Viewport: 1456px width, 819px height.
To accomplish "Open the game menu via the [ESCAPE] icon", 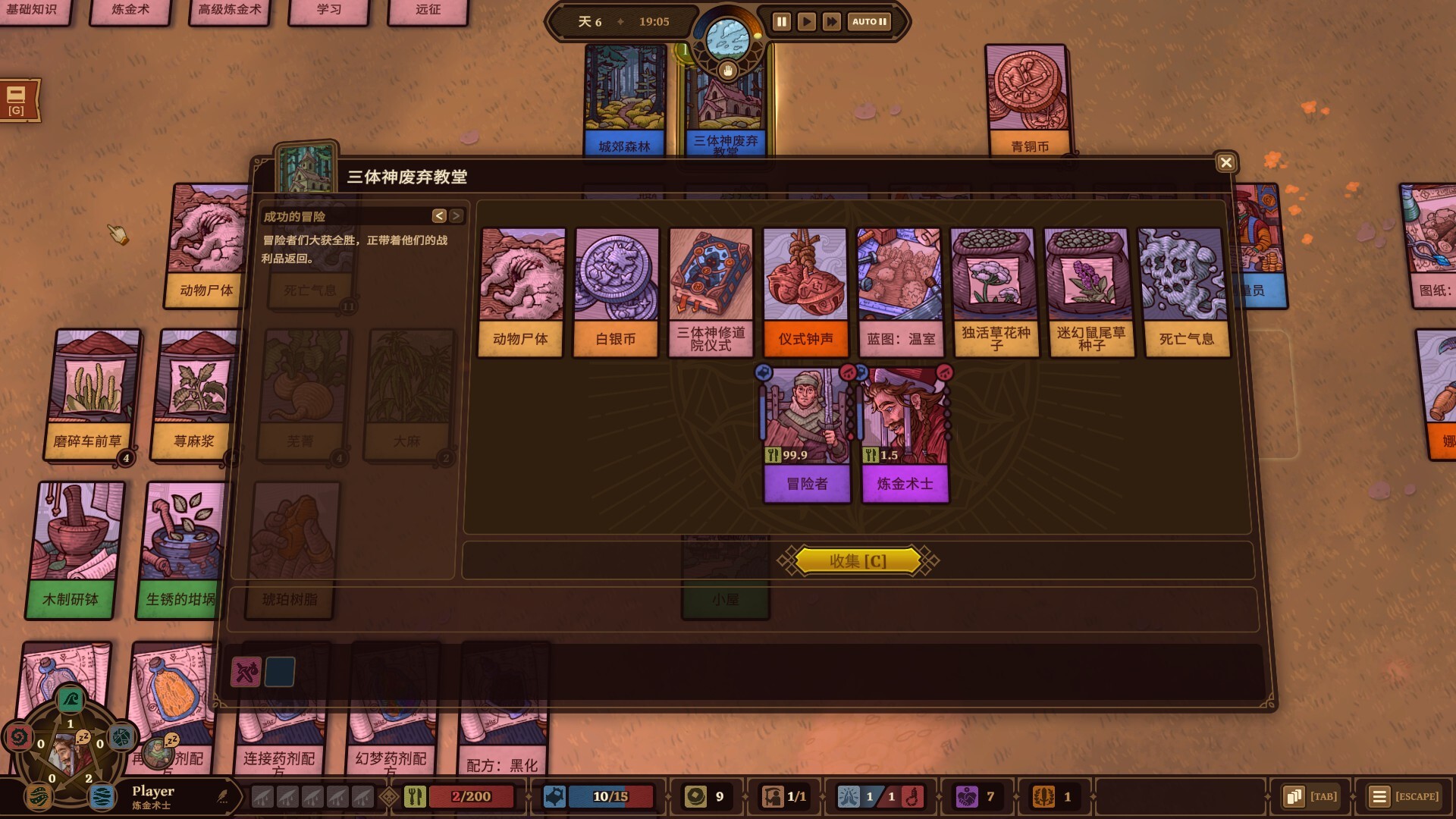I will (1379, 796).
